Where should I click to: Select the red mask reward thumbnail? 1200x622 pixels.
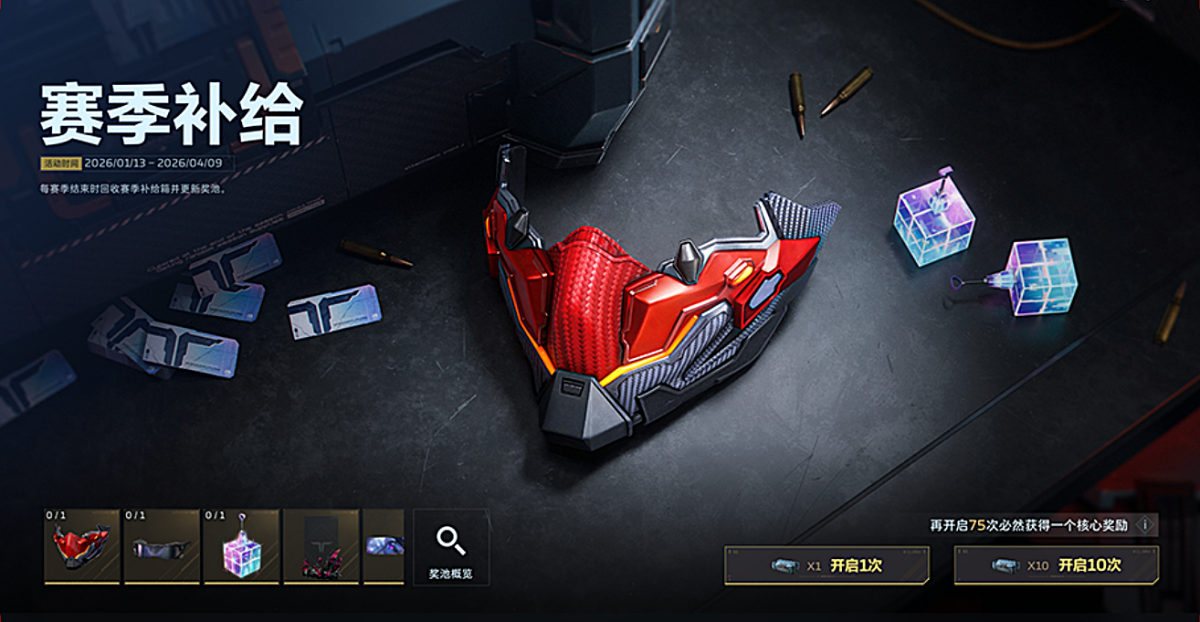(x=82, y=547)
